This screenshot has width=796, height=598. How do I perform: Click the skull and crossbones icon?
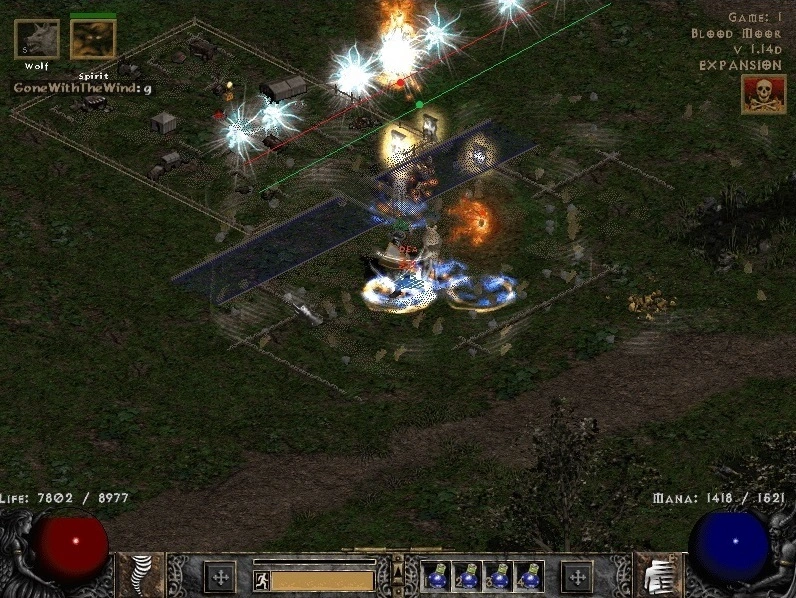tap(763, 94)
